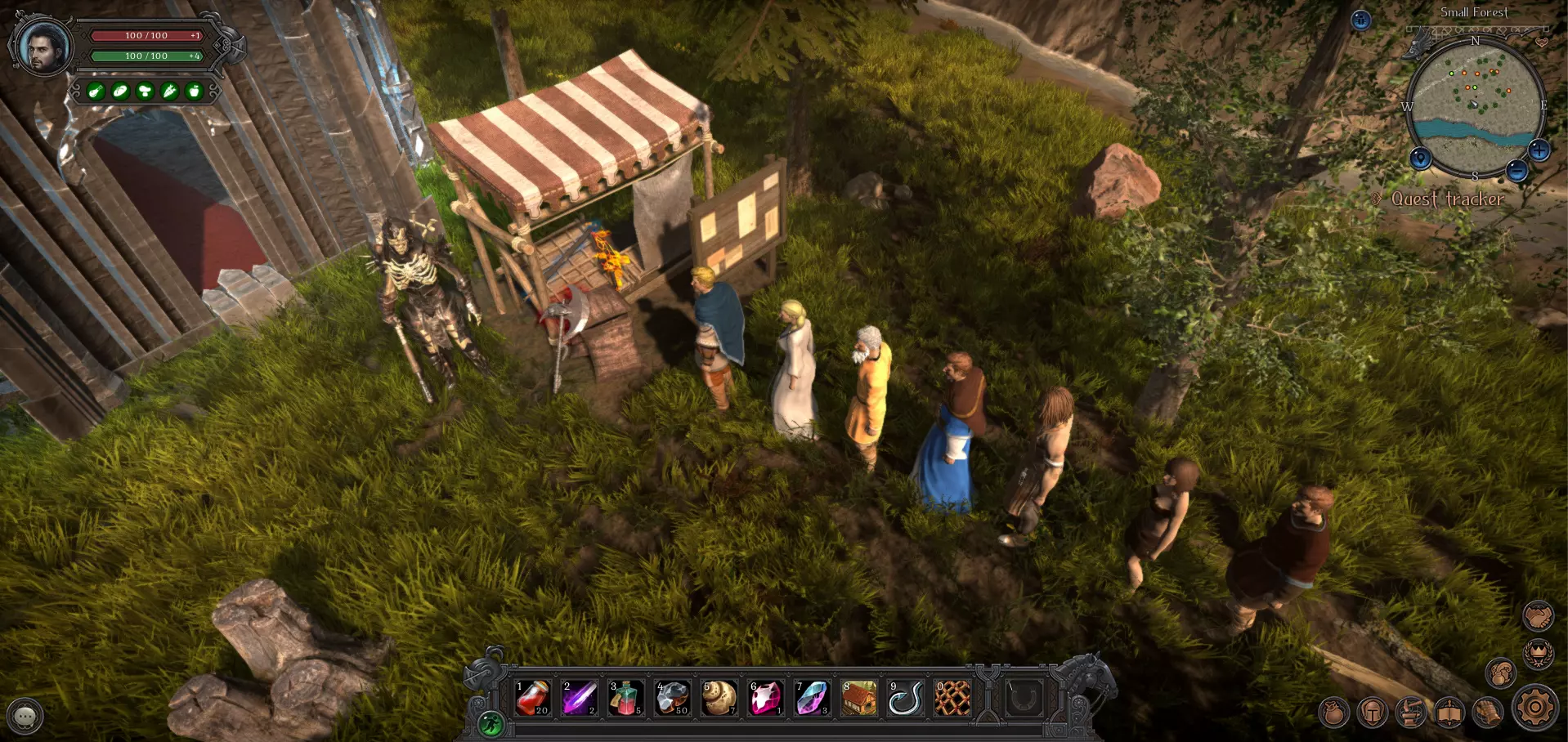Viewport: 1568px width, 742px height.
Task: Zoom in the minimap with plus button
Action: pos(1539,150)
